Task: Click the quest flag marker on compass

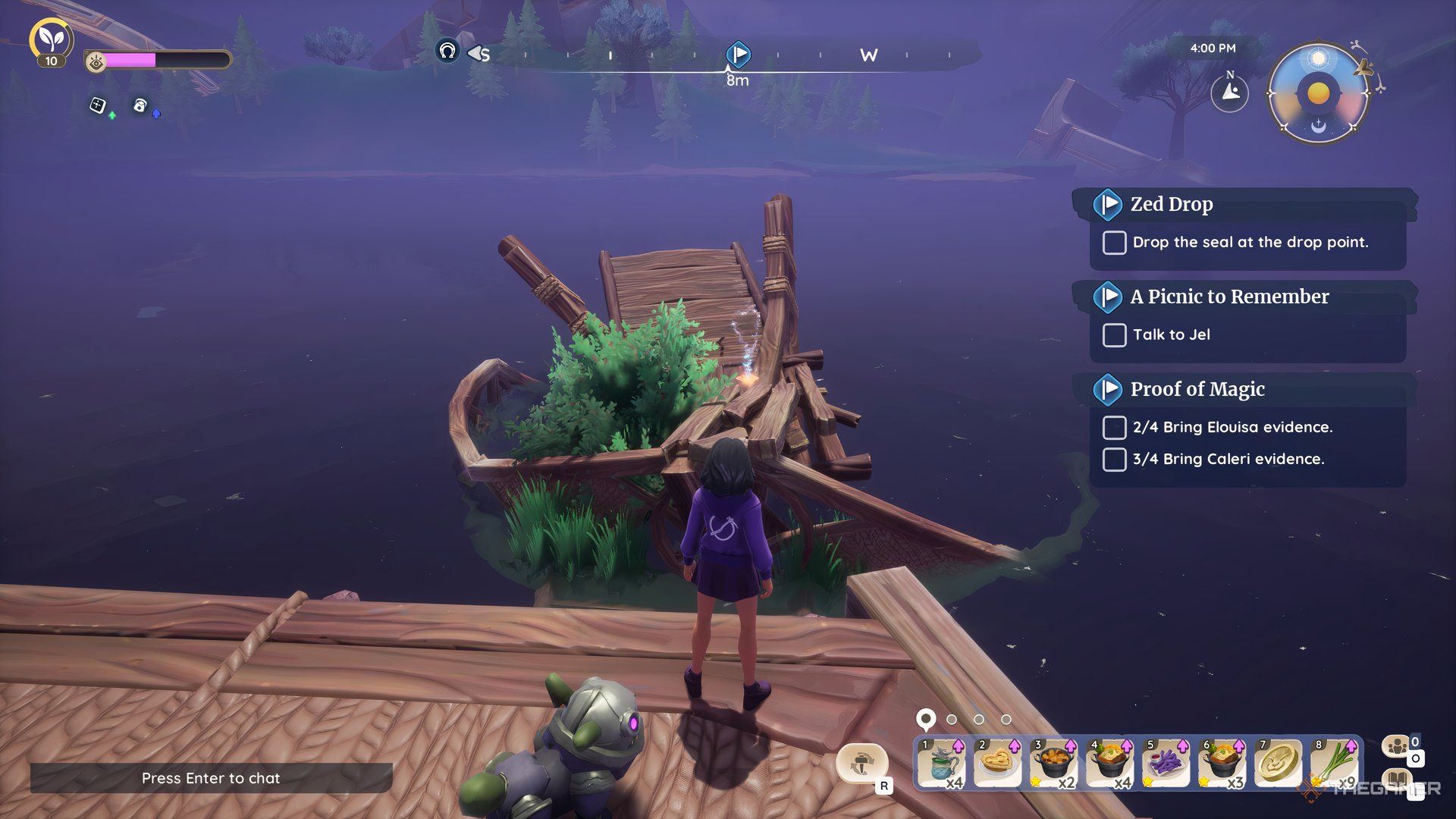Action: click(x=738, y=54)
